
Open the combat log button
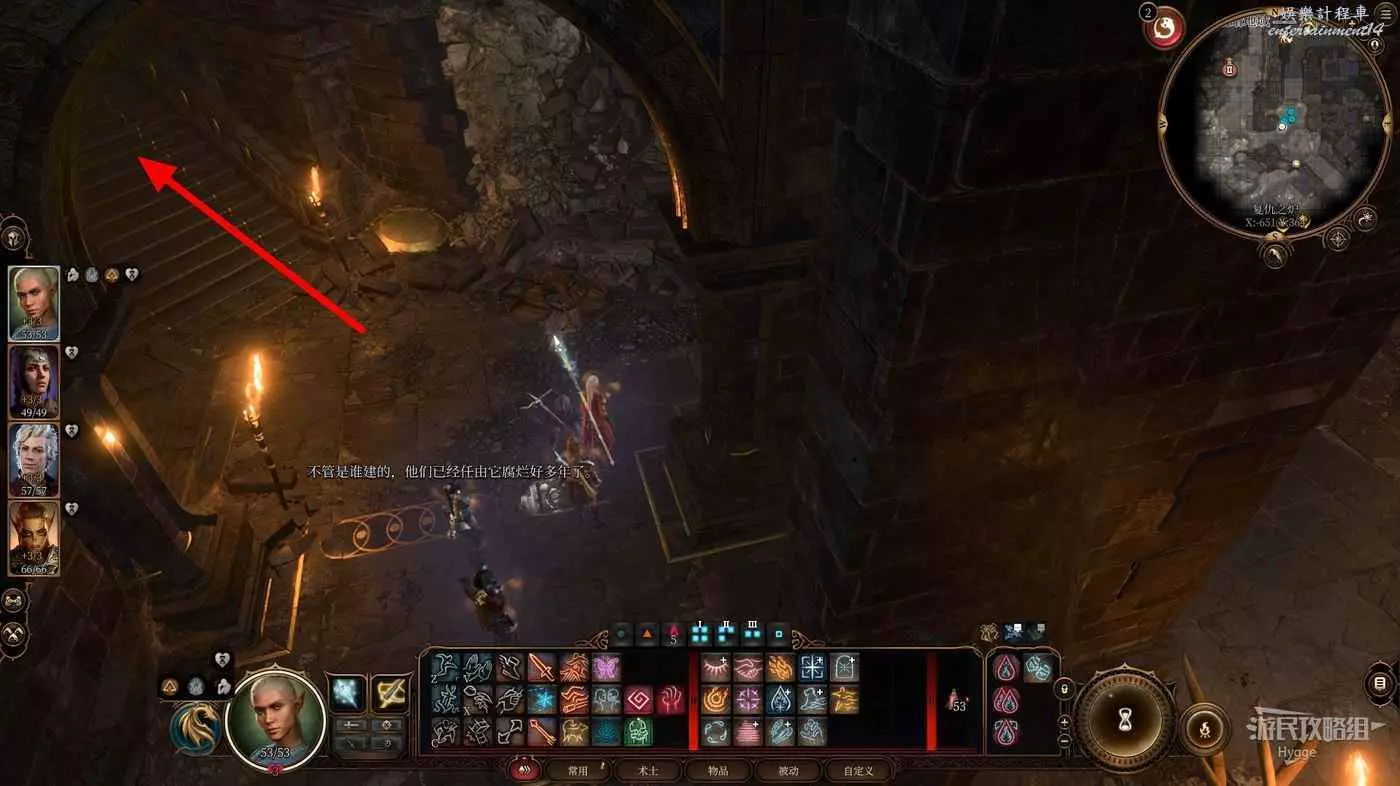click(x=1380, y=684)
